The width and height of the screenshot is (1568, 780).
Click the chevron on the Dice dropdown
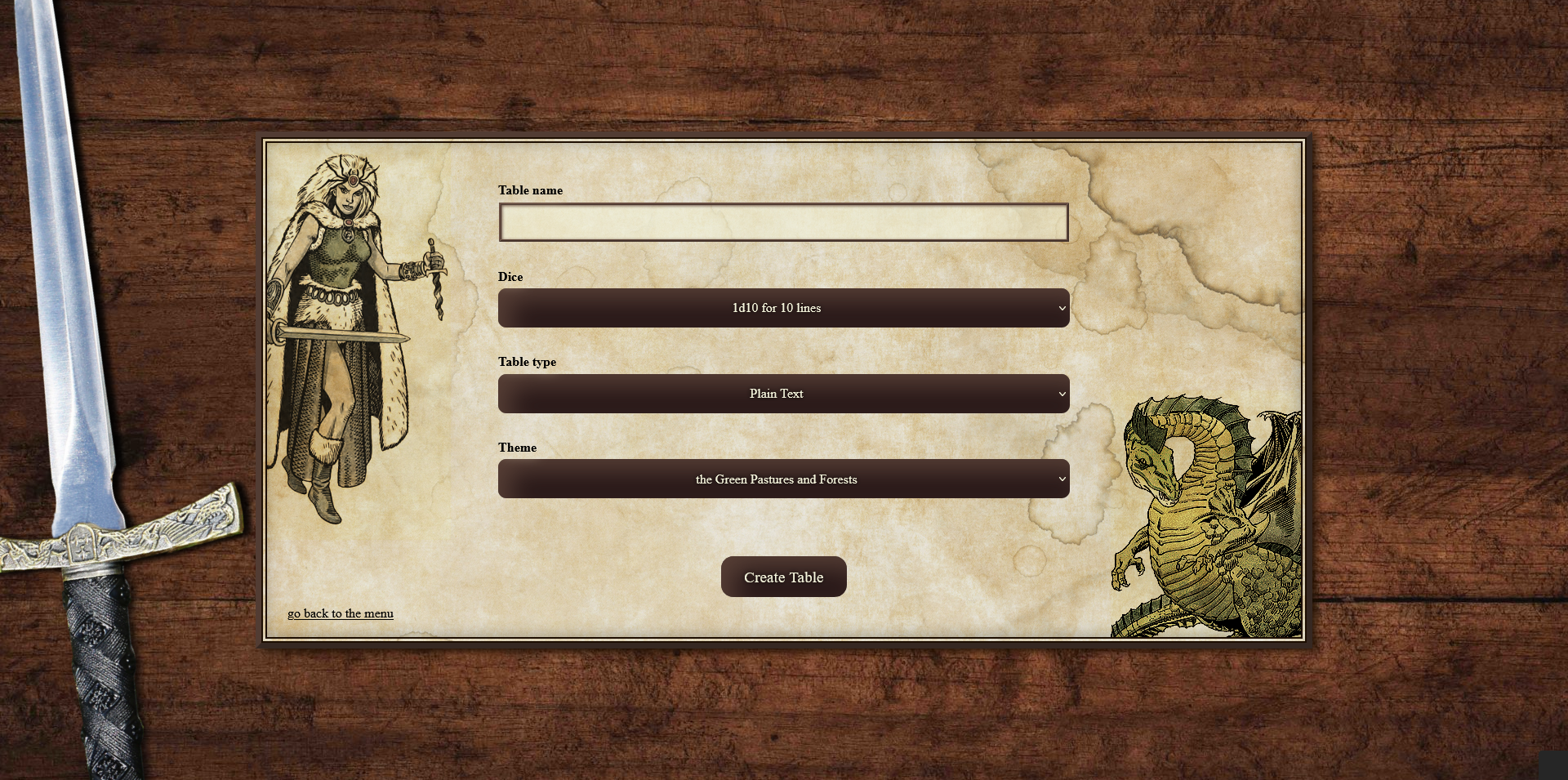coord(1060,308)
